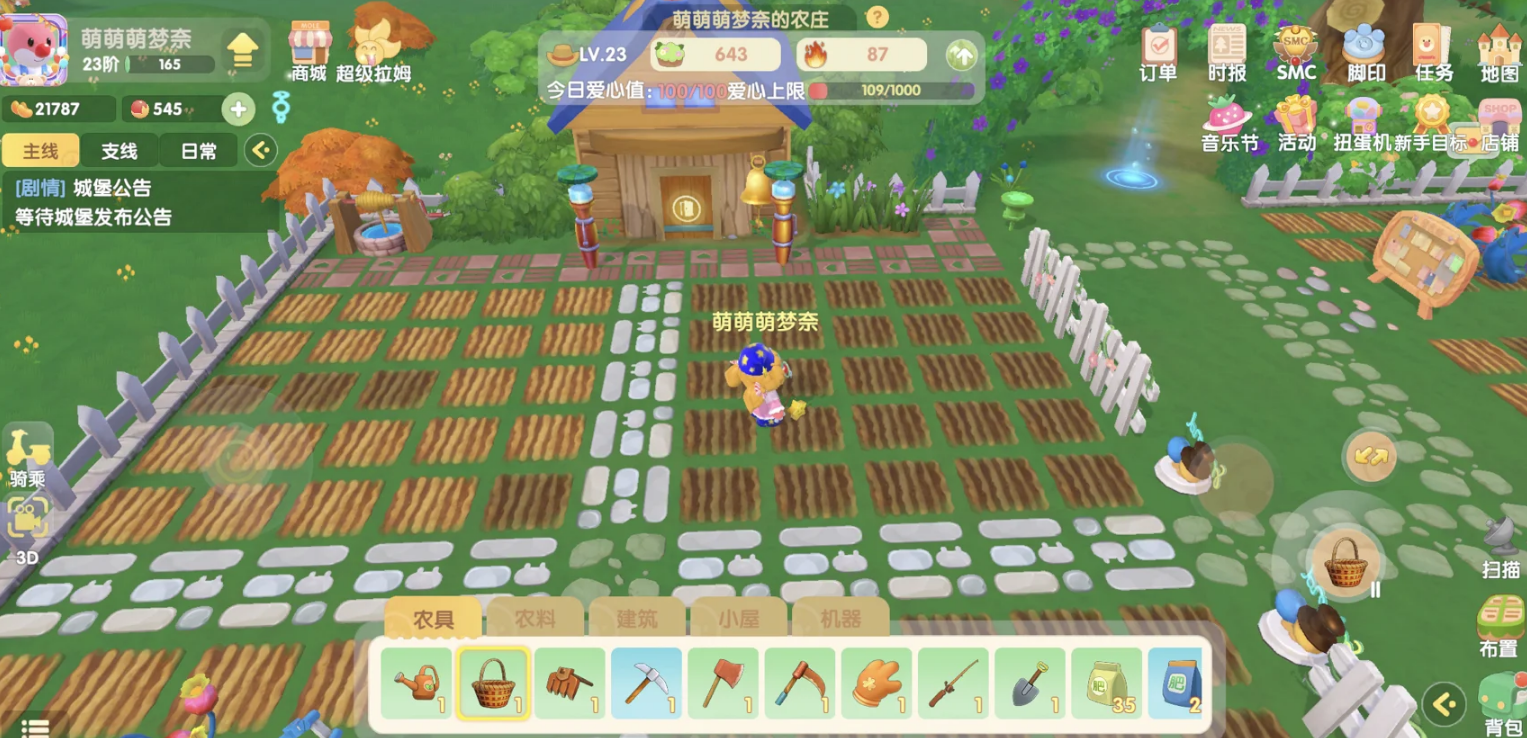Screen dimensions: 1527x738
Task: Switch to the 农料 tab
Action: (535, 619)
